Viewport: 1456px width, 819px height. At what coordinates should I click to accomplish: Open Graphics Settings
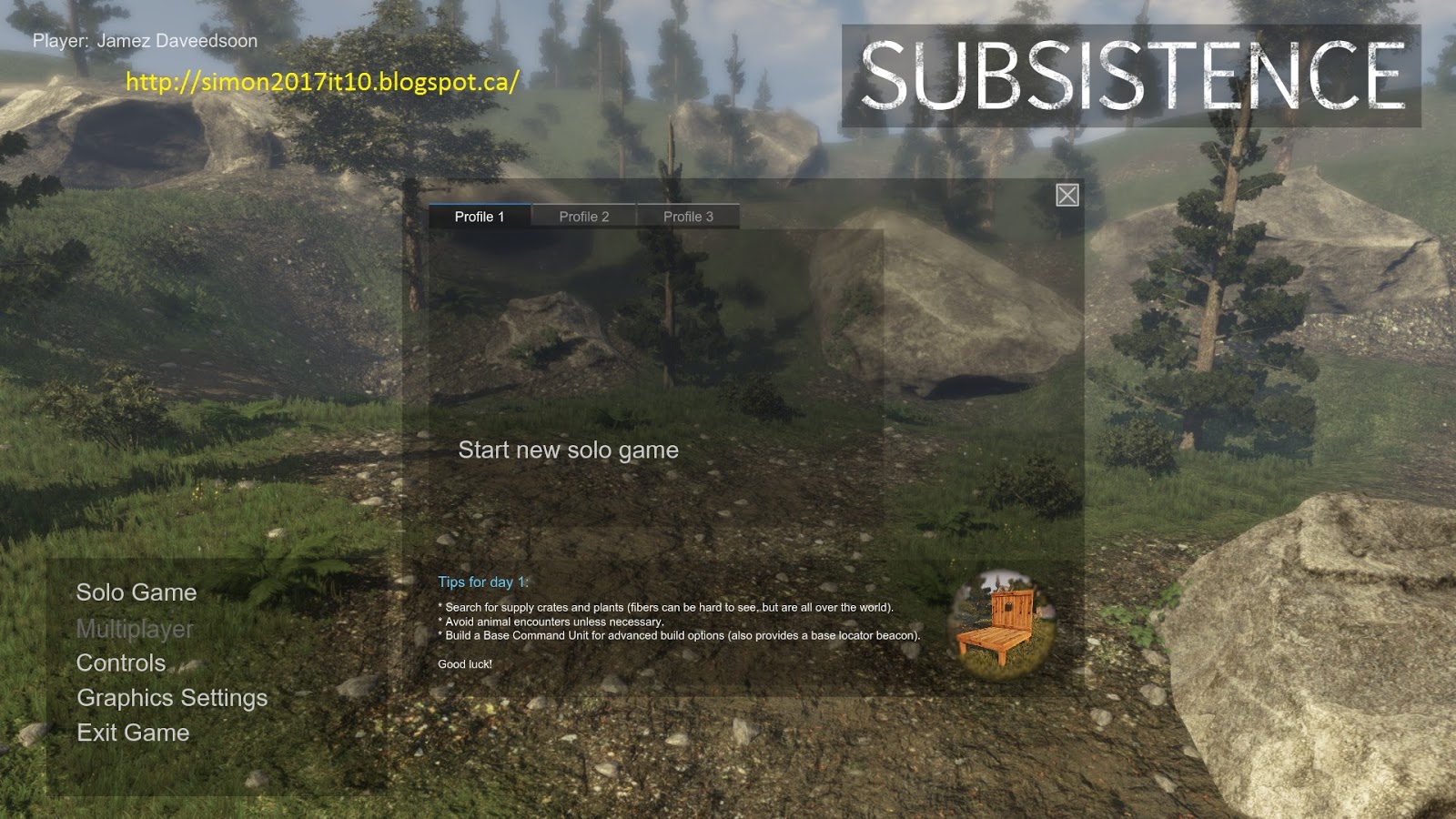pos(172,698)
